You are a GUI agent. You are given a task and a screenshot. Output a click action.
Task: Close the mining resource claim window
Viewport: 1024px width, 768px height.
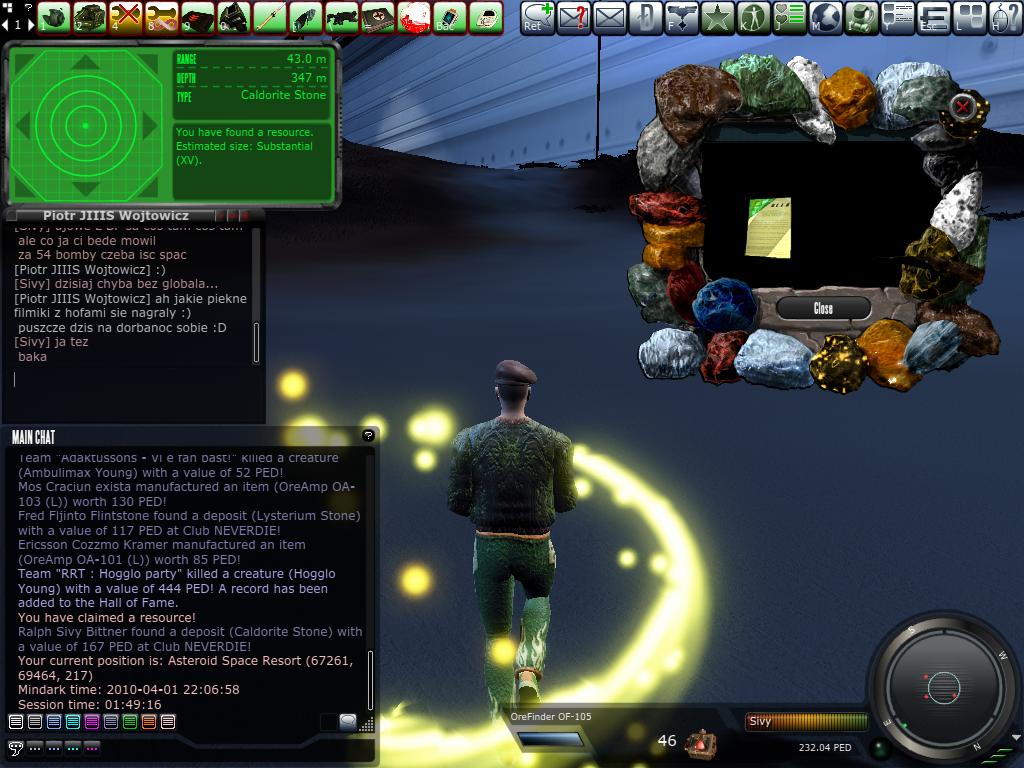pos(823,308)
